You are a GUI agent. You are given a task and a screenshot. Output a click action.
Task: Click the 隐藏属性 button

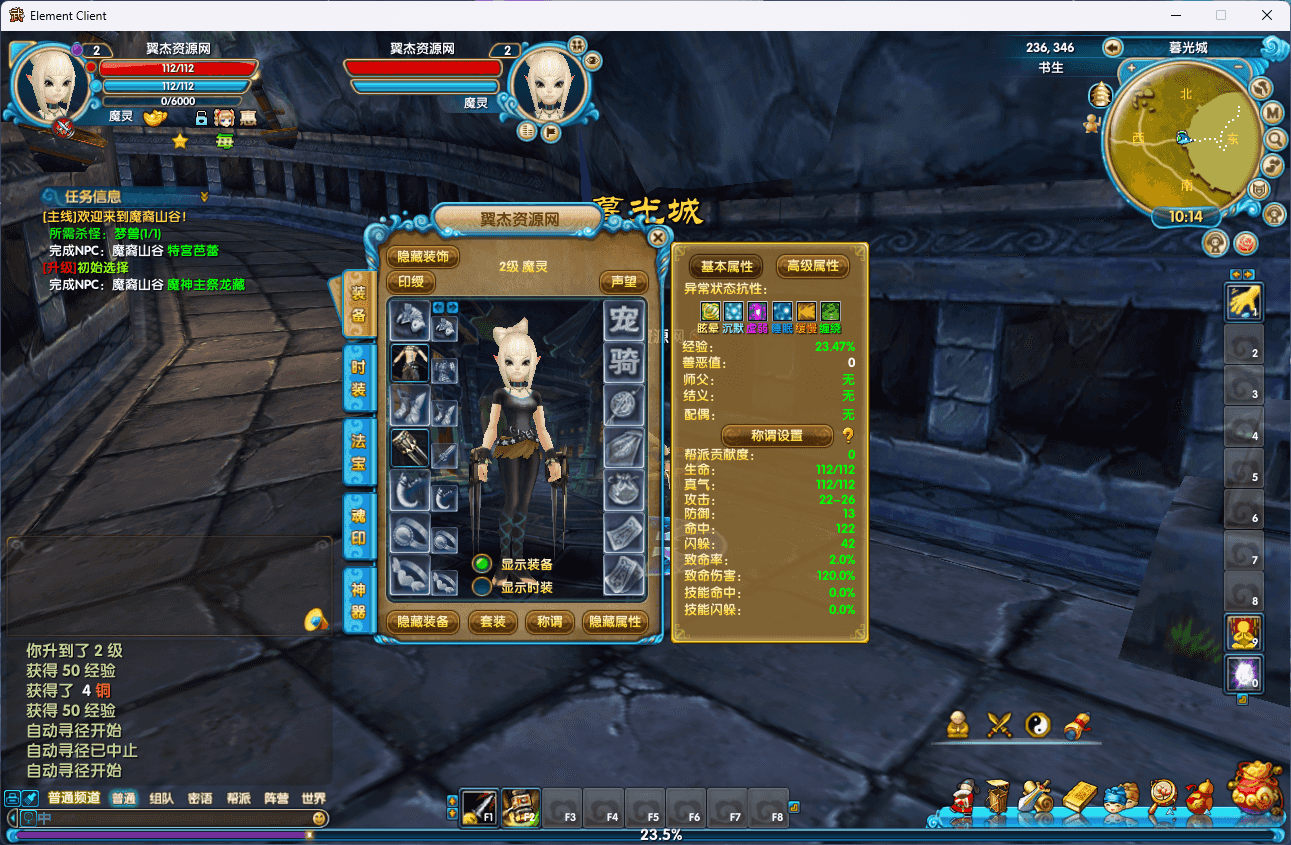pos(614,622)
